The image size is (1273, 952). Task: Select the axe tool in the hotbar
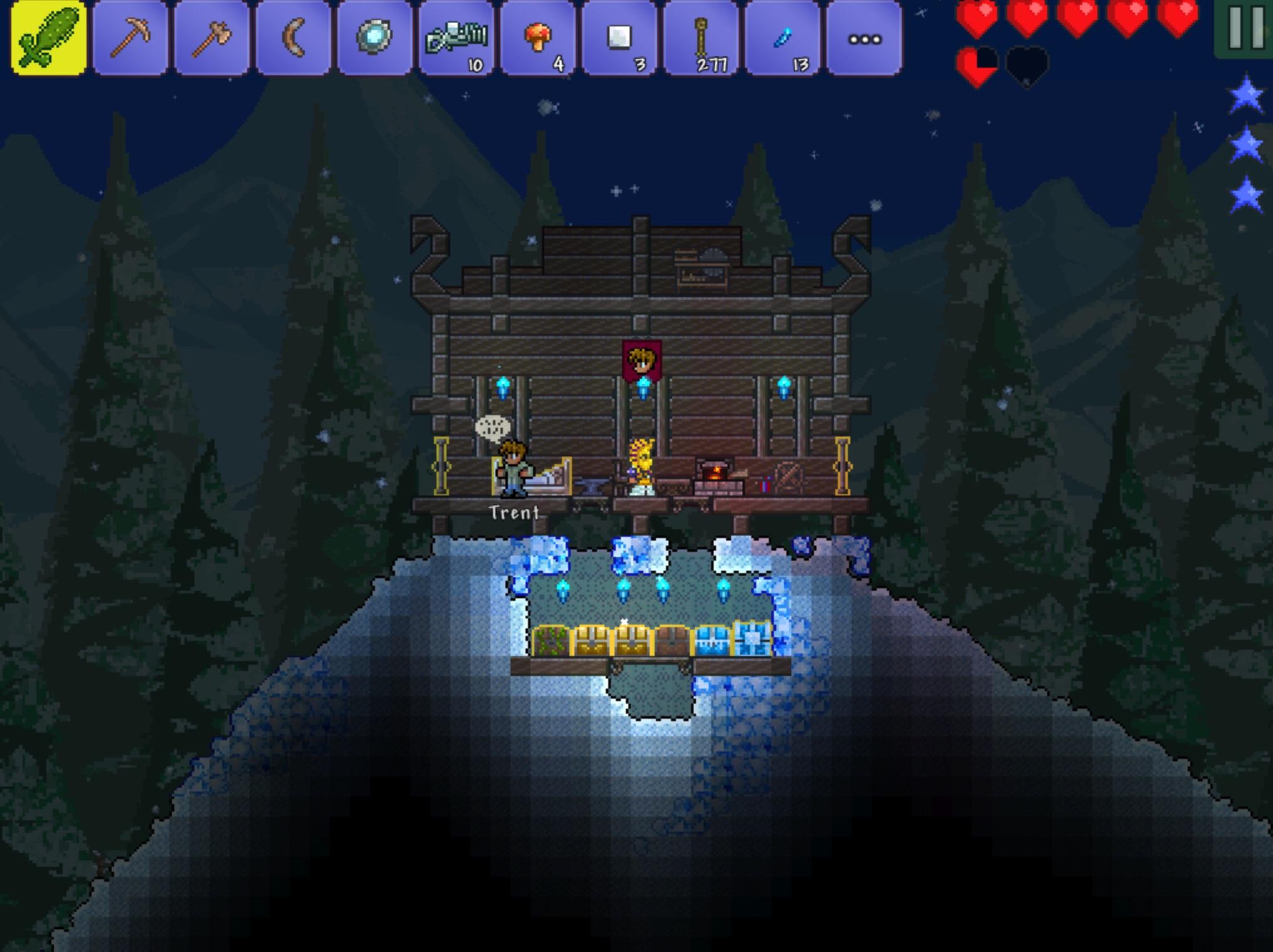click(211, 38)
